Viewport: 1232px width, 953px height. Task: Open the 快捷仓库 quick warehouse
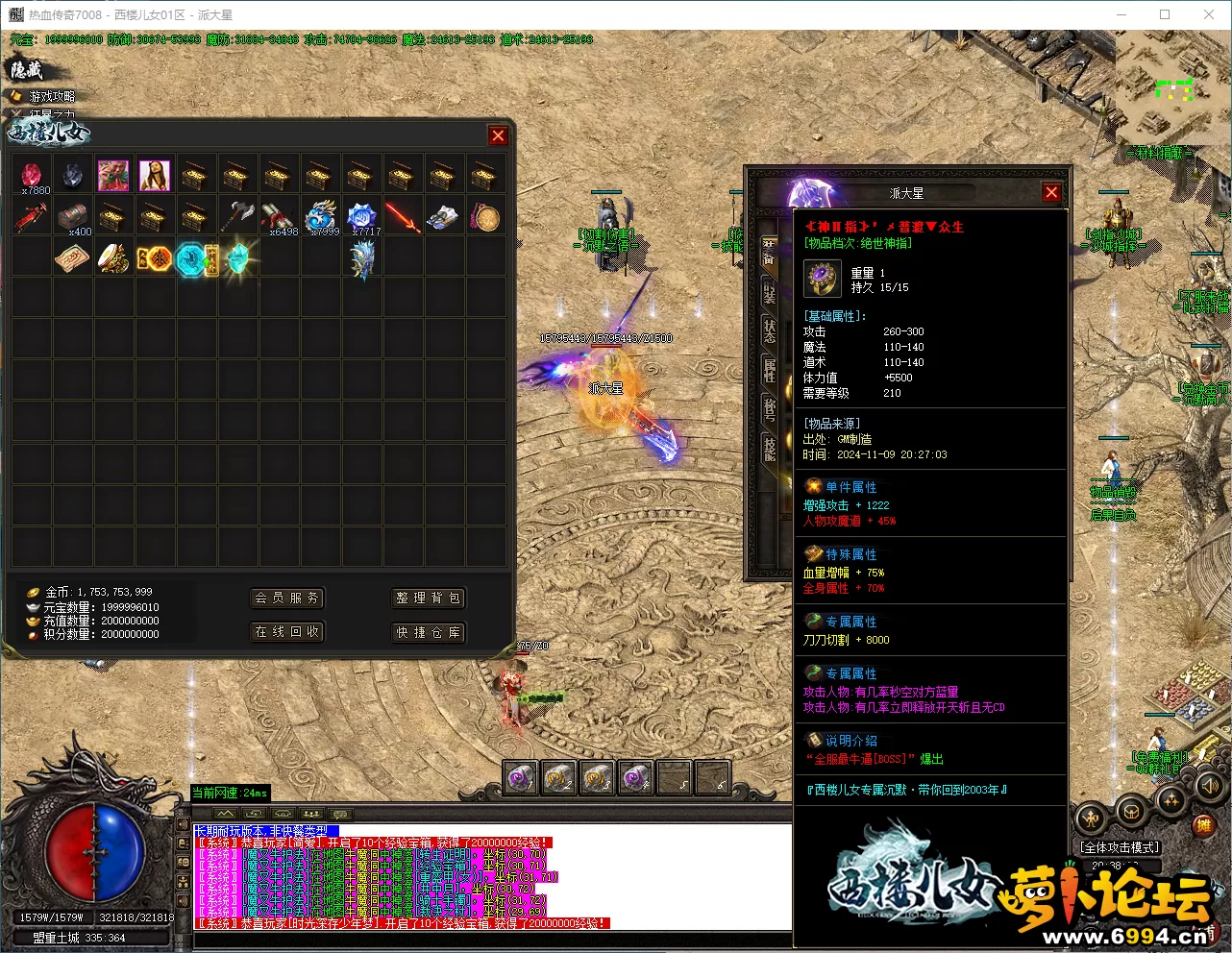pyautogui.click(x=428, y=631)
